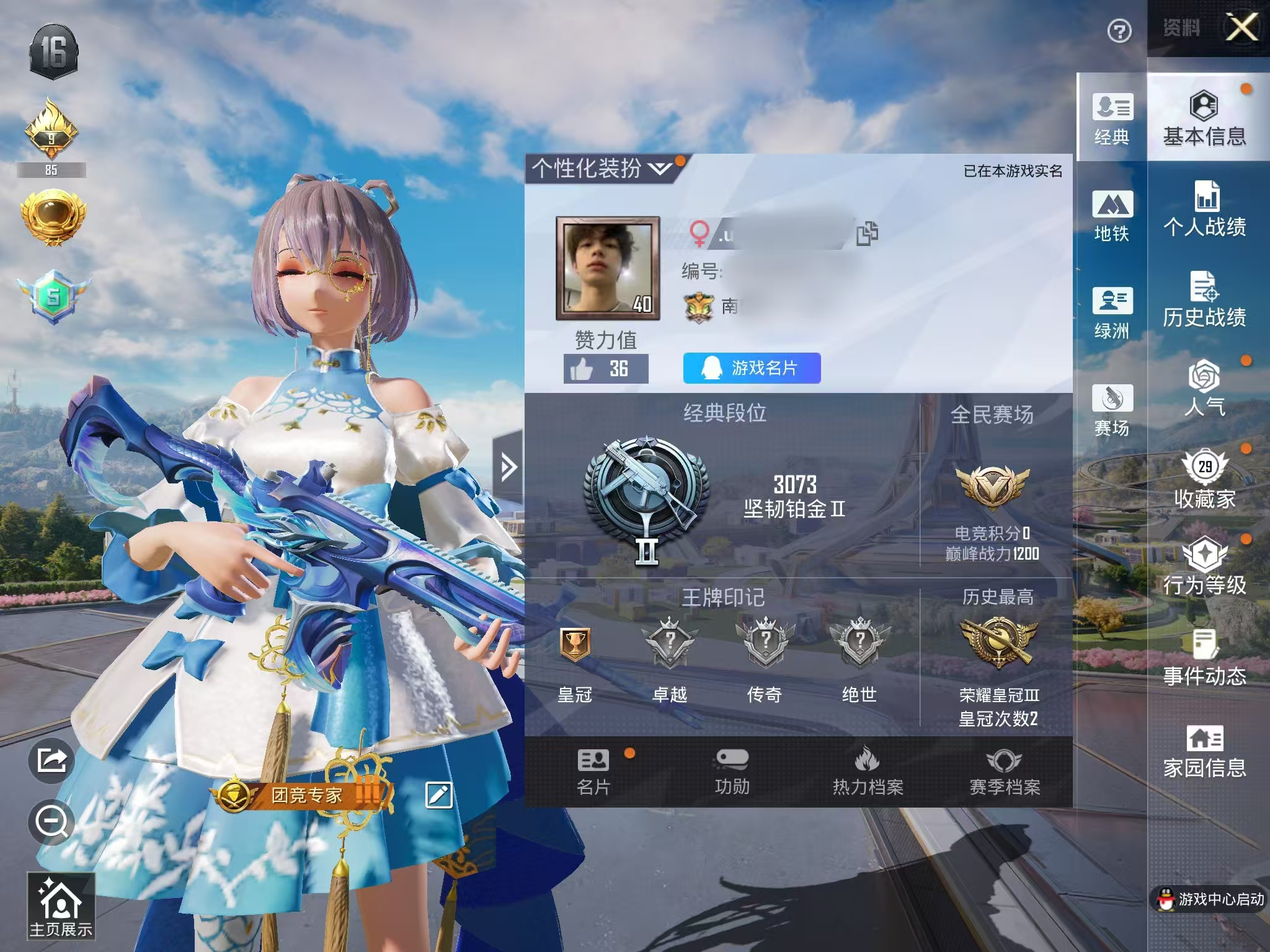The width and height of the screenshot is (1270, 952).
Task: Show the 家园信息 page
Action: (x=1204, y=751)
